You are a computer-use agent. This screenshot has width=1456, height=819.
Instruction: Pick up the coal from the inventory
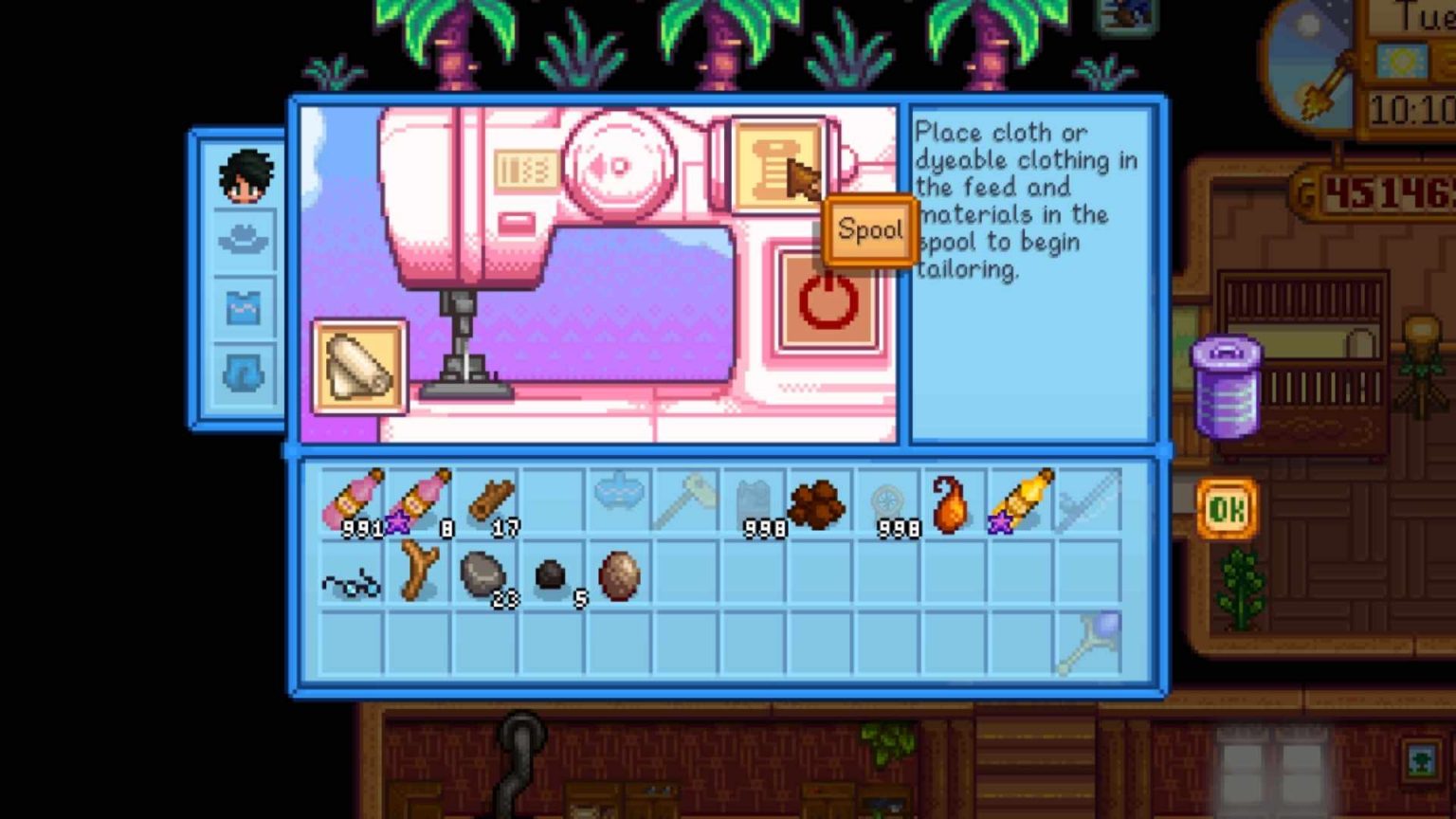[x=553, y=572]
